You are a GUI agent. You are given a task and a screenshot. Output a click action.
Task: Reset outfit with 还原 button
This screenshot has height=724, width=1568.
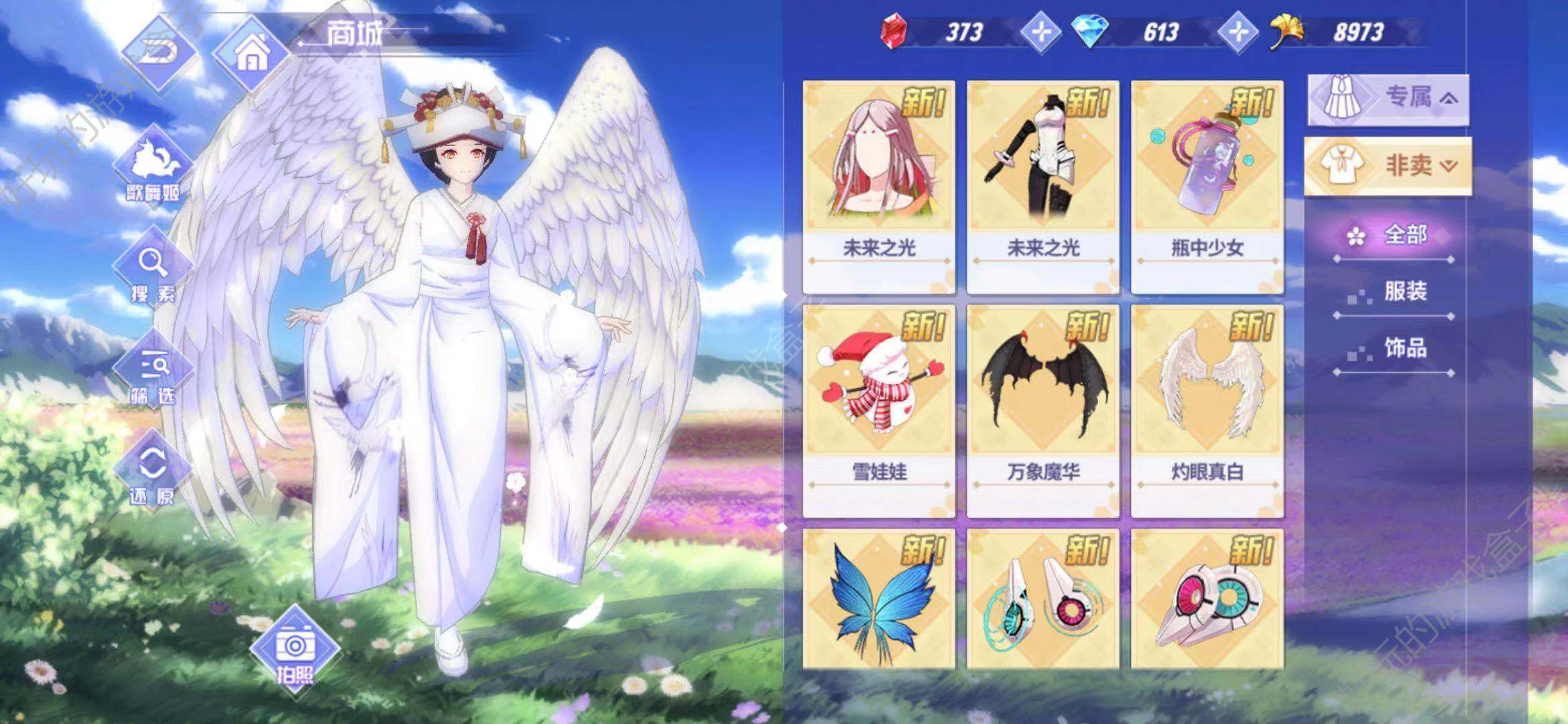tap(153, 474)
